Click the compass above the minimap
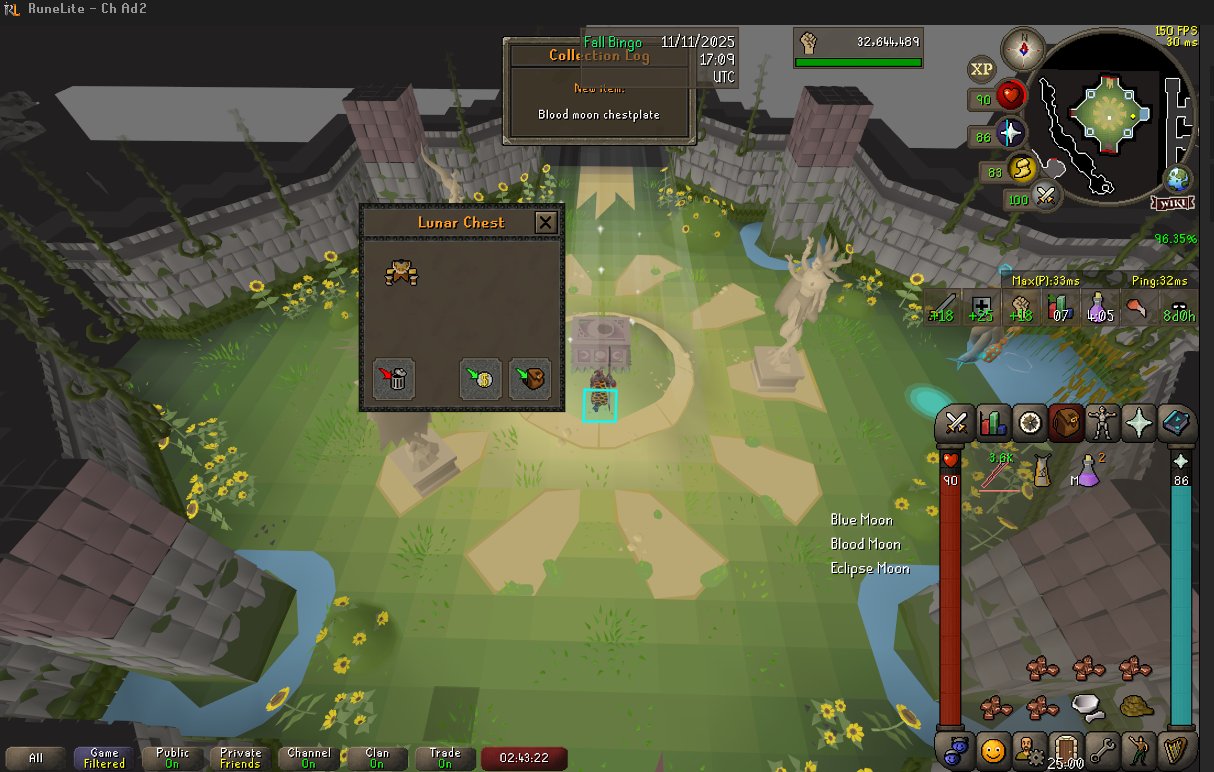Image resolution: width=1214 pixels, height=772 pixels. (1023, 48)
